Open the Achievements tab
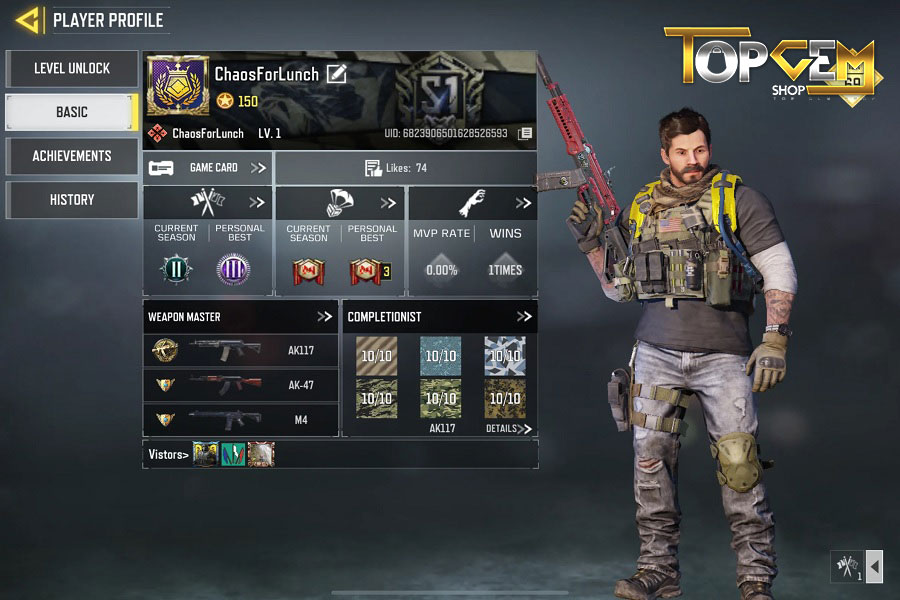The height and width of the screenshot is (600, 900). (71, 156)
